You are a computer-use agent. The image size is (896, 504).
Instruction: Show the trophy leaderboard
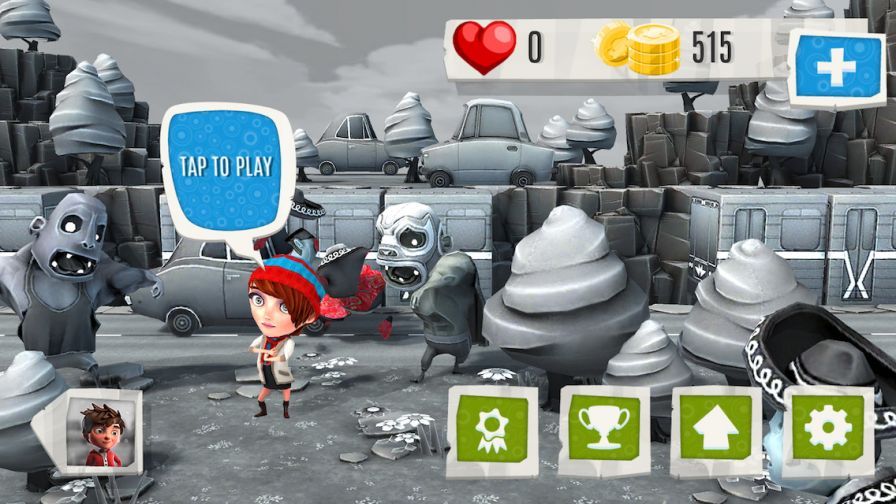604,427
